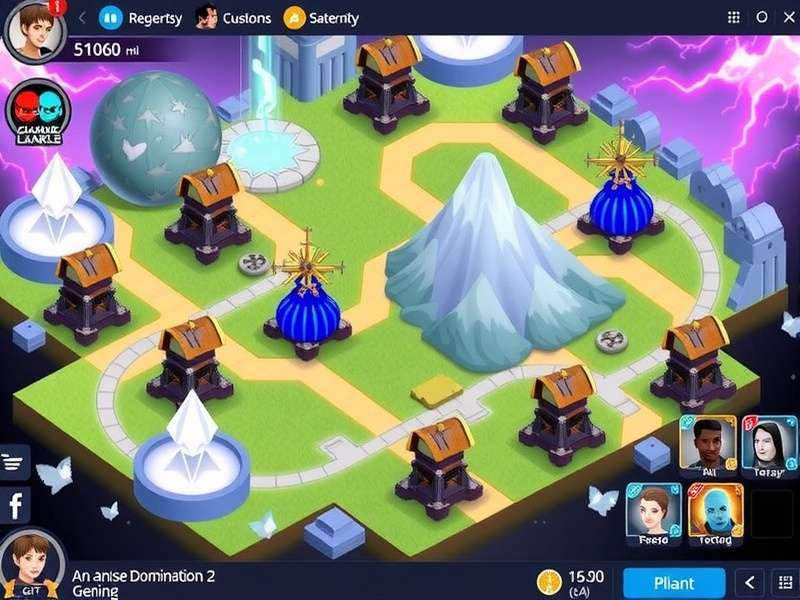Click the circle icon in top bar
Screen dimensions: 800x600
pyautogui.click(x=762, y=17)
